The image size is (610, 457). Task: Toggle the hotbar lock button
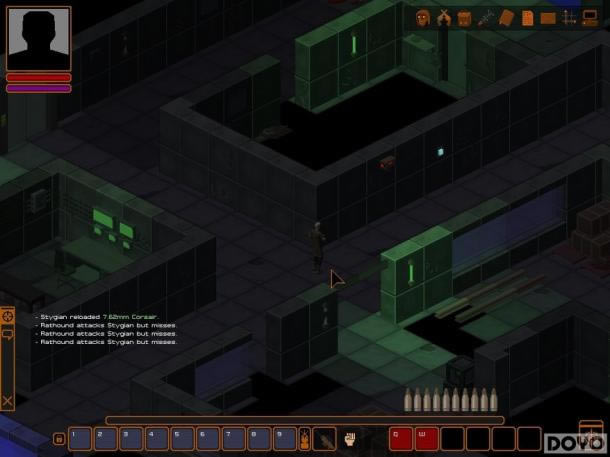pyautogui.click(x=58, y=438)
